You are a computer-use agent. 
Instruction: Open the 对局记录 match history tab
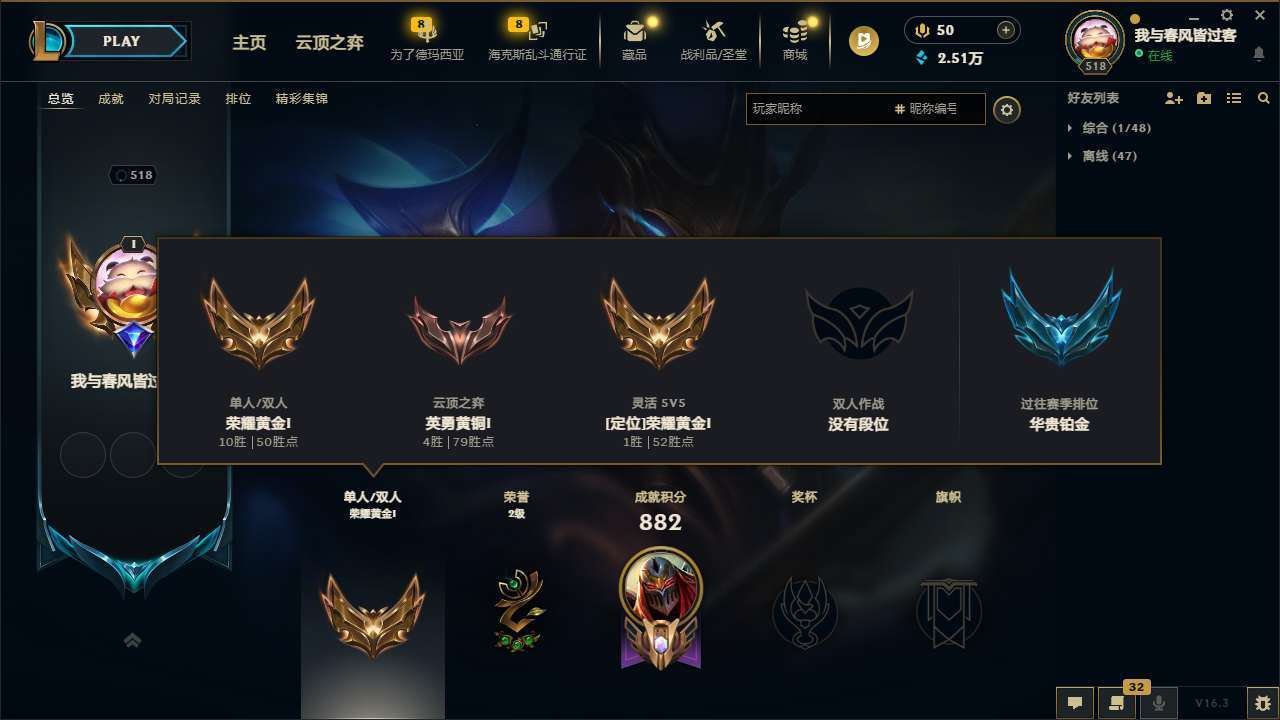click(x=174, y=98)
